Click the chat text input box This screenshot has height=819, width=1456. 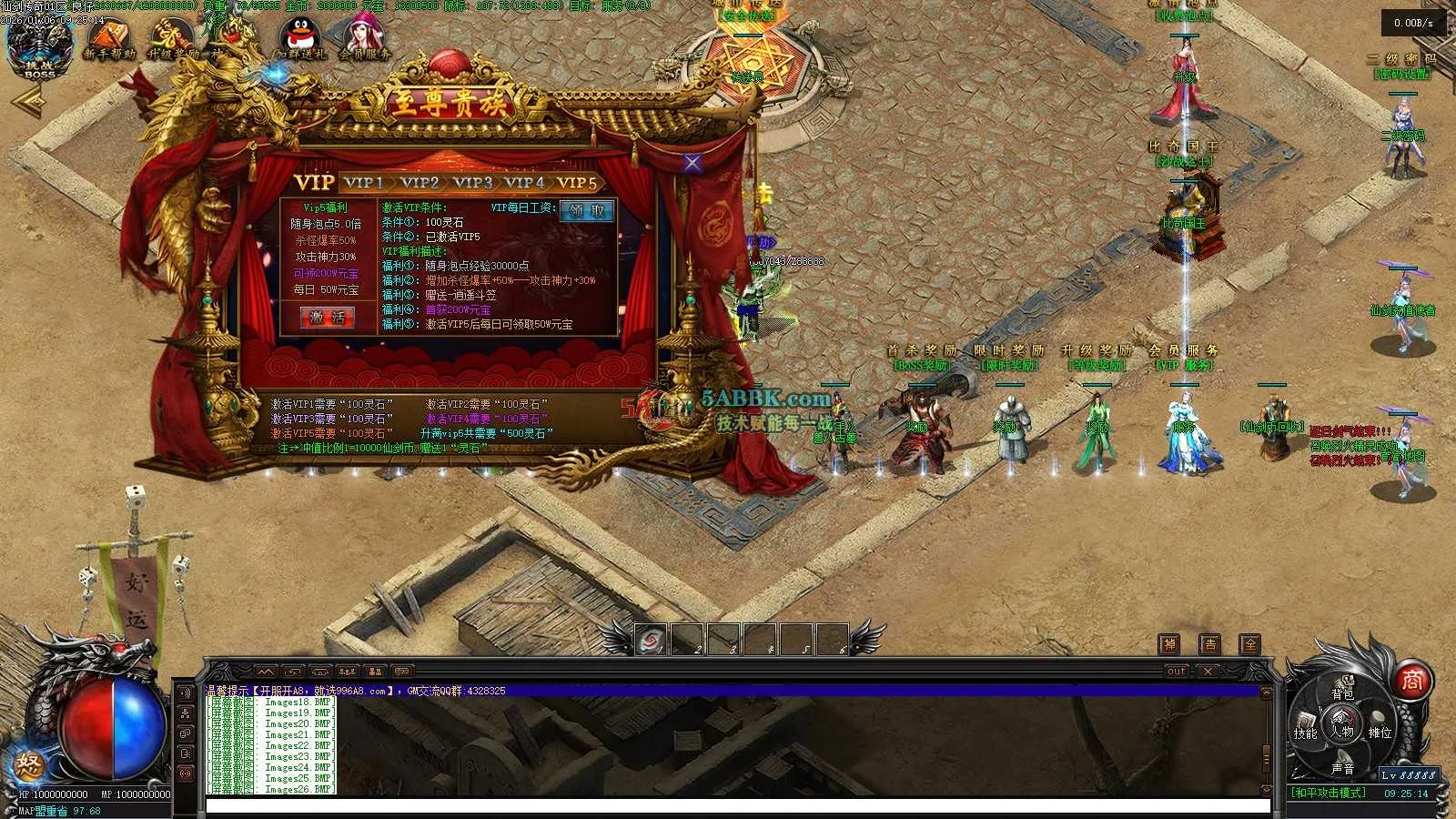737,806
